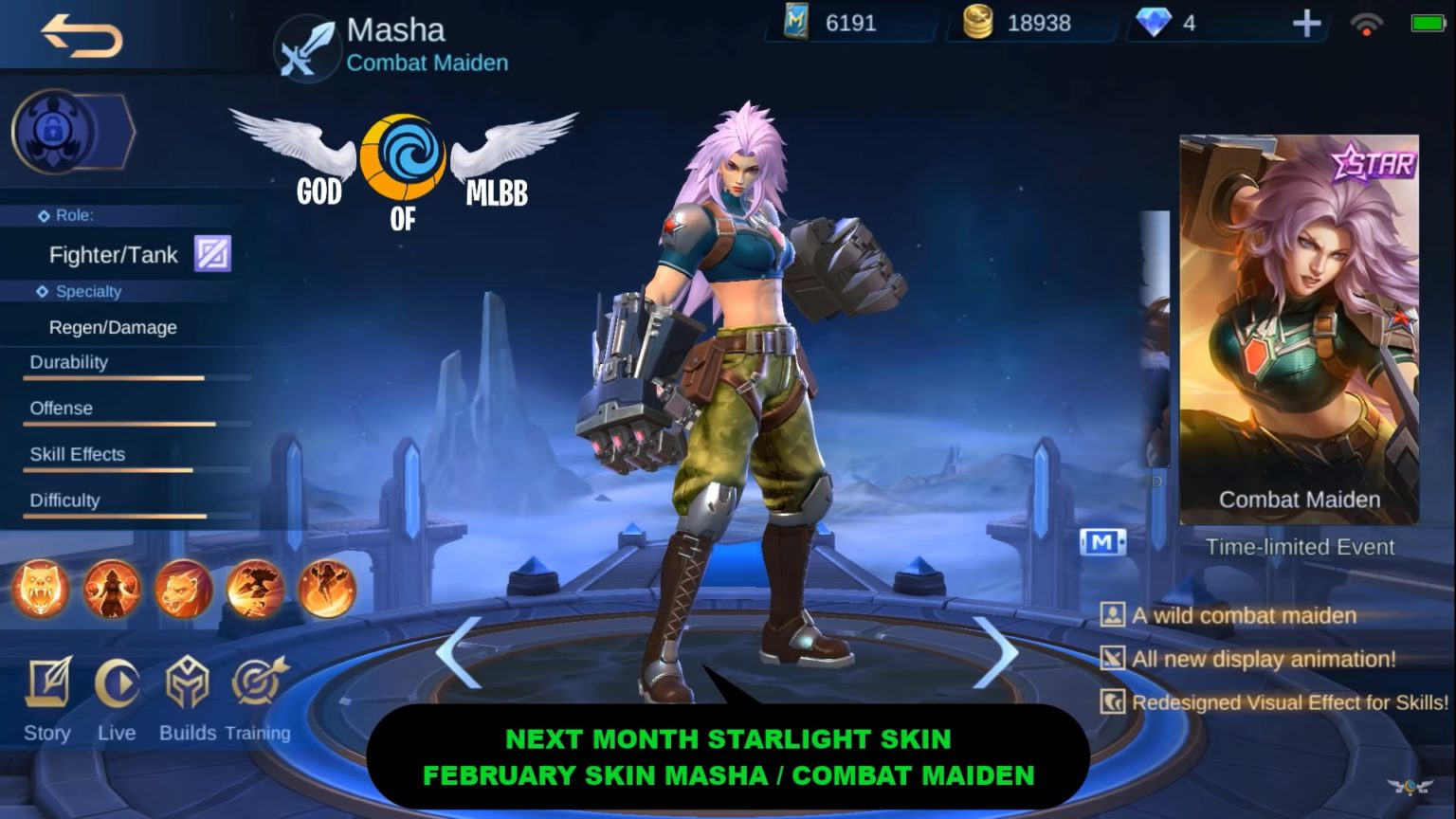
Task: Open the mobile streamer mode icon
Action: tap(1102, 541)
